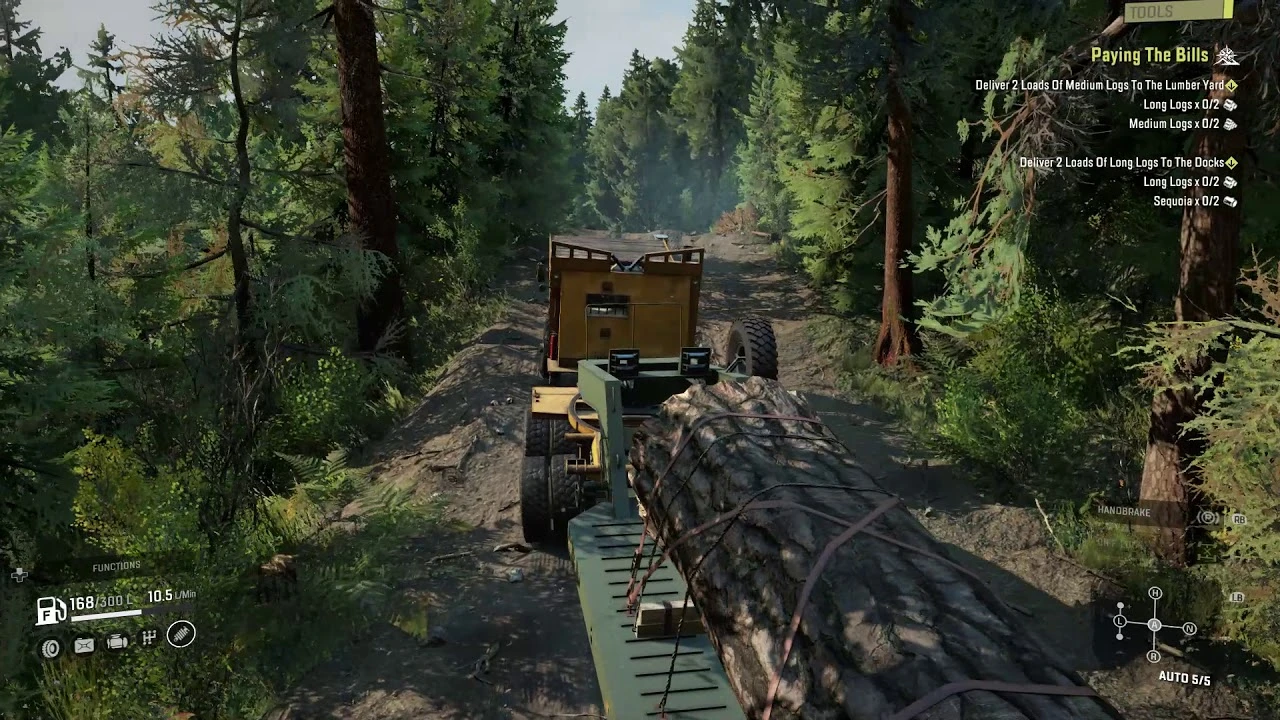
Task: Toggle High gear H on the shifter
Action: coord(1155,593)
